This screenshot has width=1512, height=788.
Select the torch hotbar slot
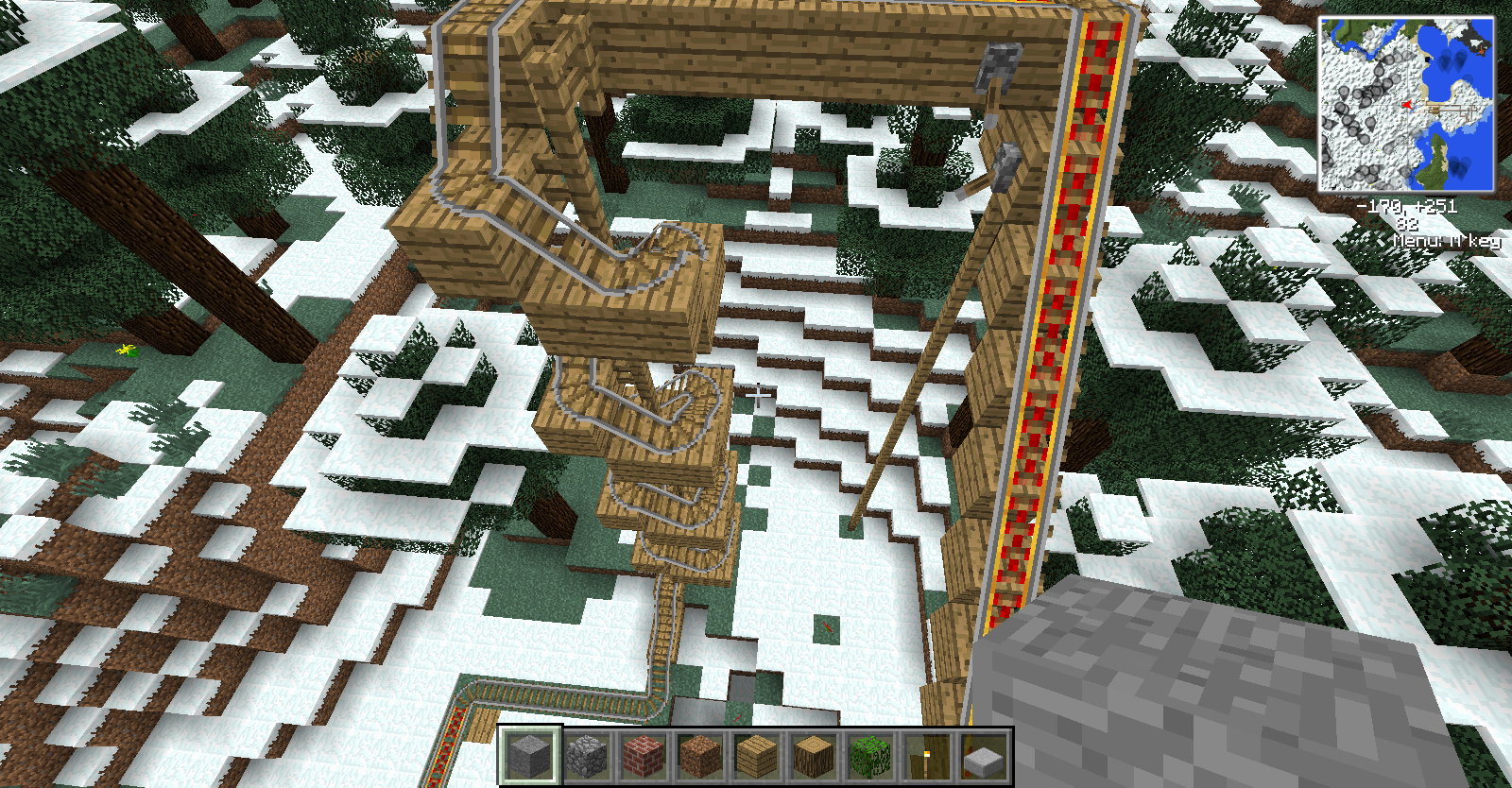[x=926, y=756]
